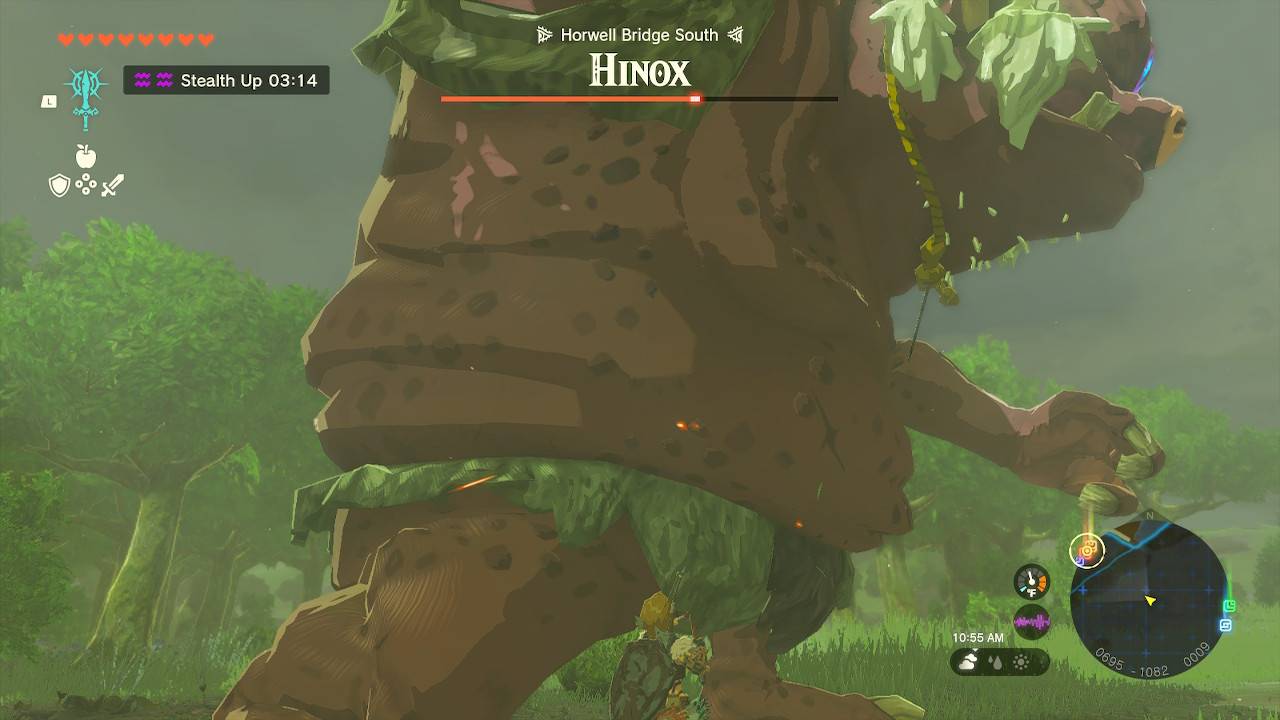Click the apple materials icon
Image resolution: width=1280 pixels, height=720 pixels.
pos(87,157)
